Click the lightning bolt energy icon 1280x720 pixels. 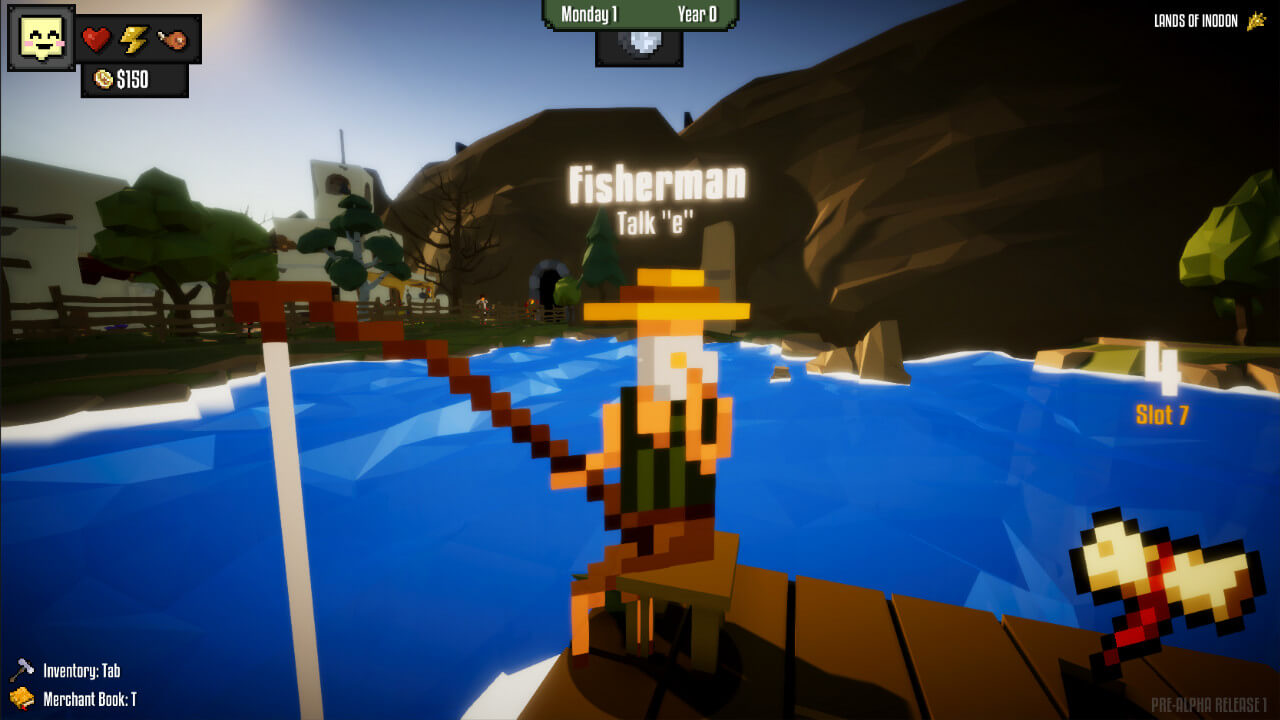[134, 40]
